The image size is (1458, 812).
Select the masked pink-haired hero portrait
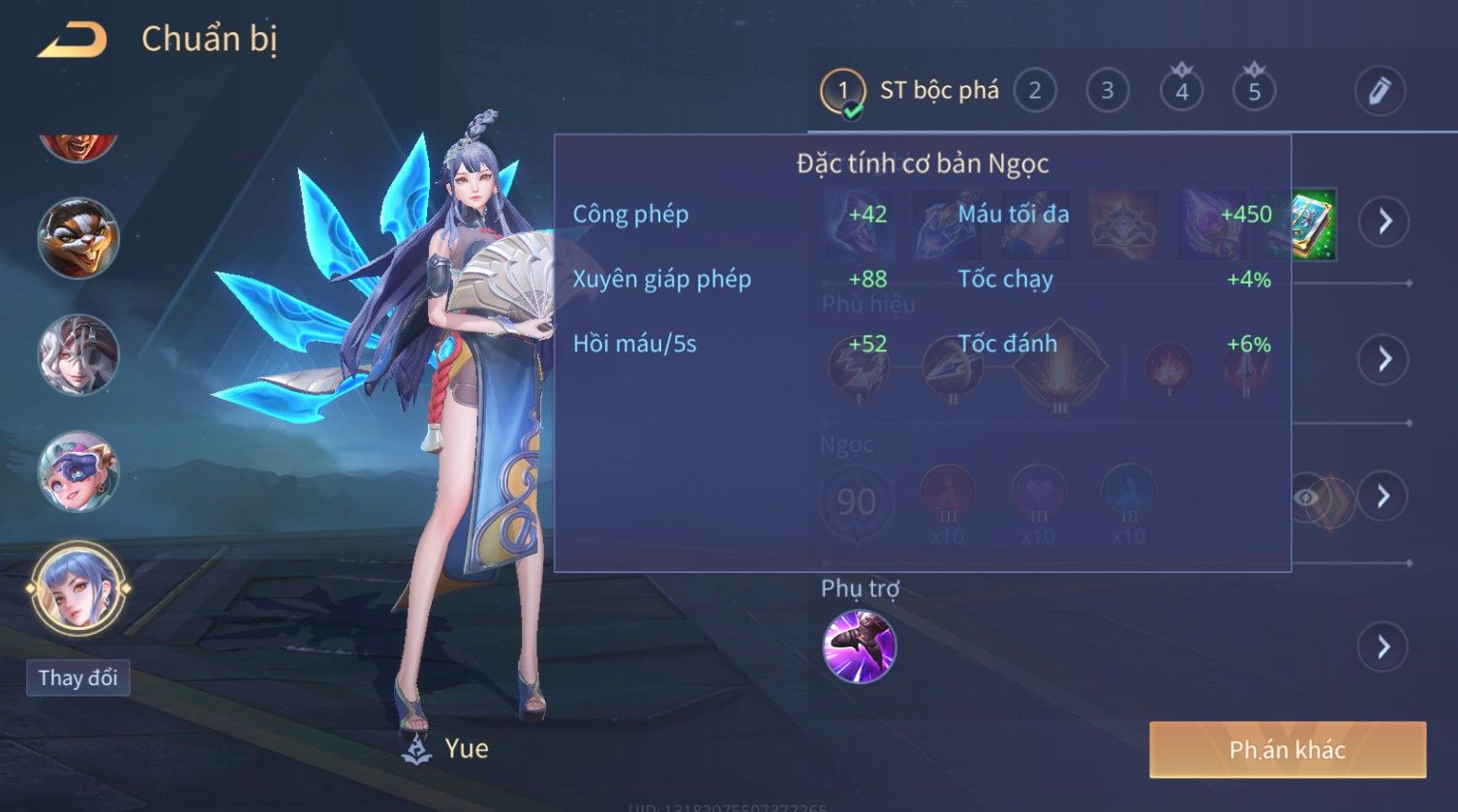77,471
